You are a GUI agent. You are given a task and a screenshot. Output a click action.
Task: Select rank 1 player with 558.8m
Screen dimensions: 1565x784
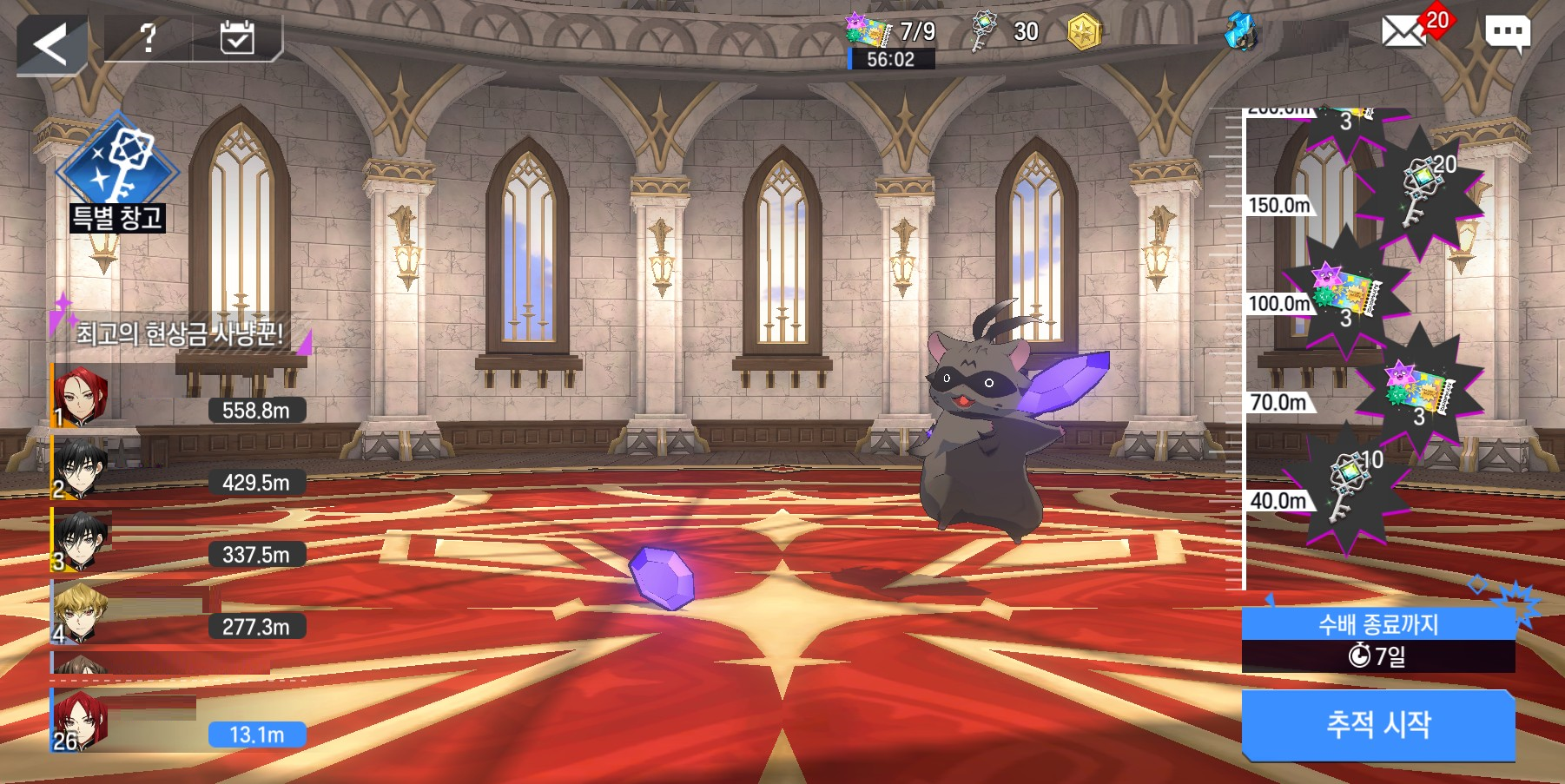(178, 398)
